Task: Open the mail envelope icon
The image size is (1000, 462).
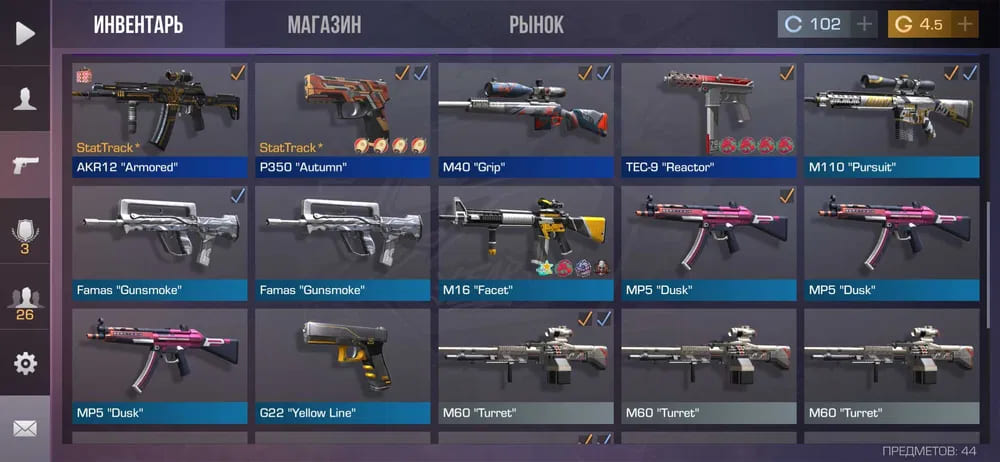Action: 25,428
